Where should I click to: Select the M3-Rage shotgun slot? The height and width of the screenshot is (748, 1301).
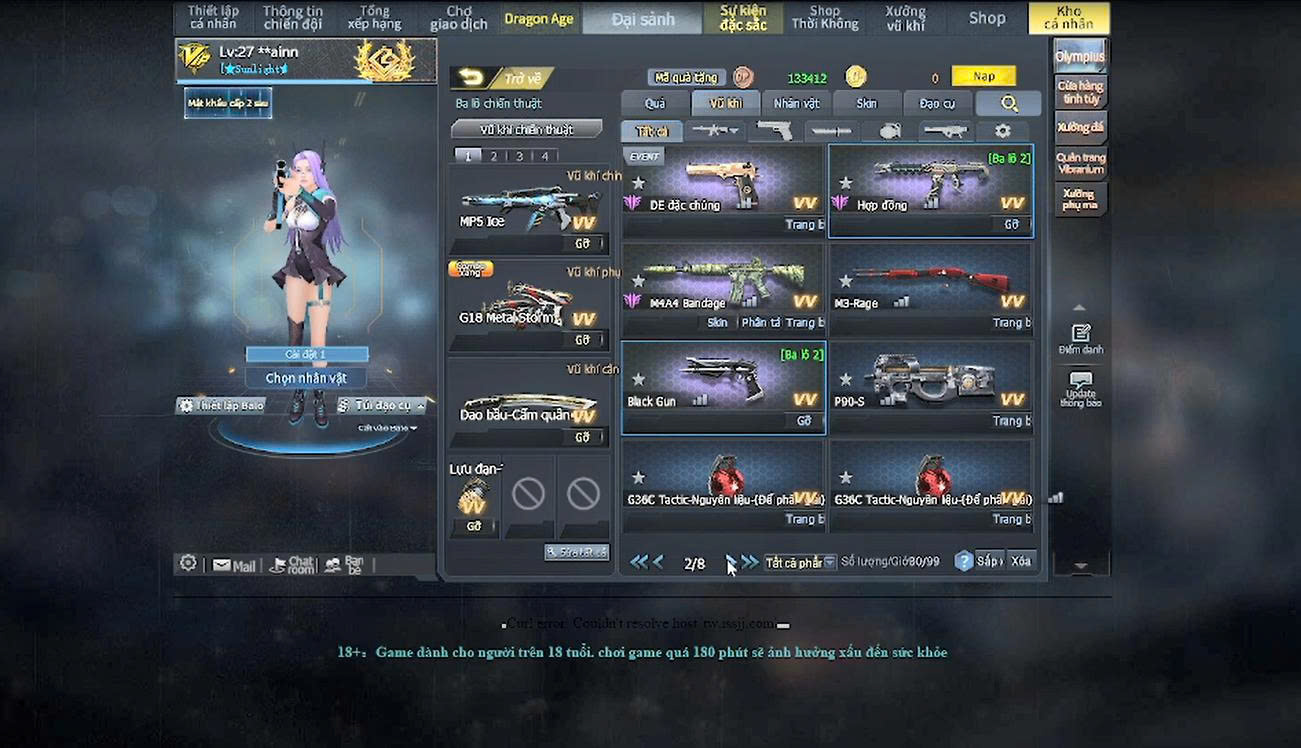(930, 288)
